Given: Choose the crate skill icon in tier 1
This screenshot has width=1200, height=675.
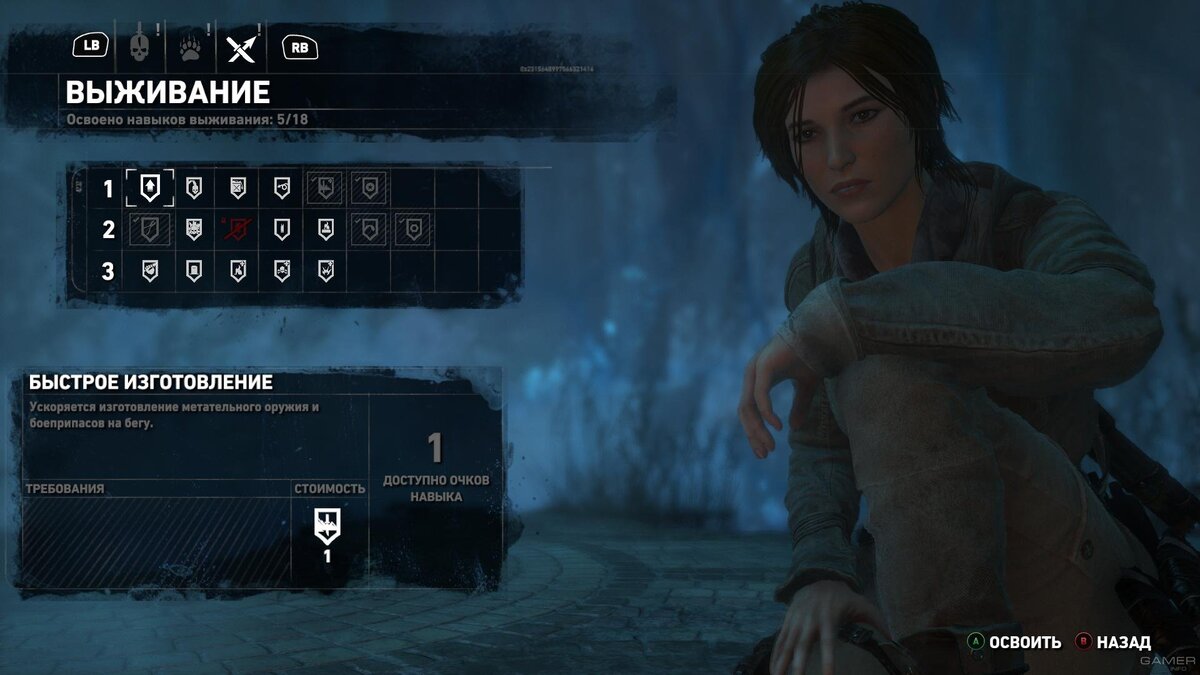Looking at the screenshot, I should [x=237, y=186].
